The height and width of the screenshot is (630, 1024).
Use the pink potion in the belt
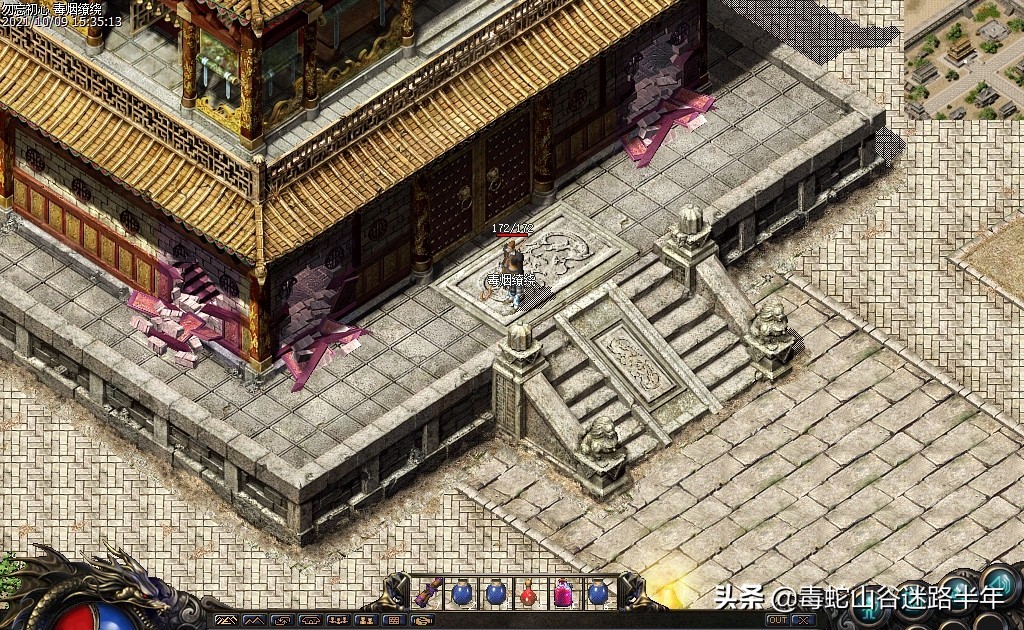point(563,594)
